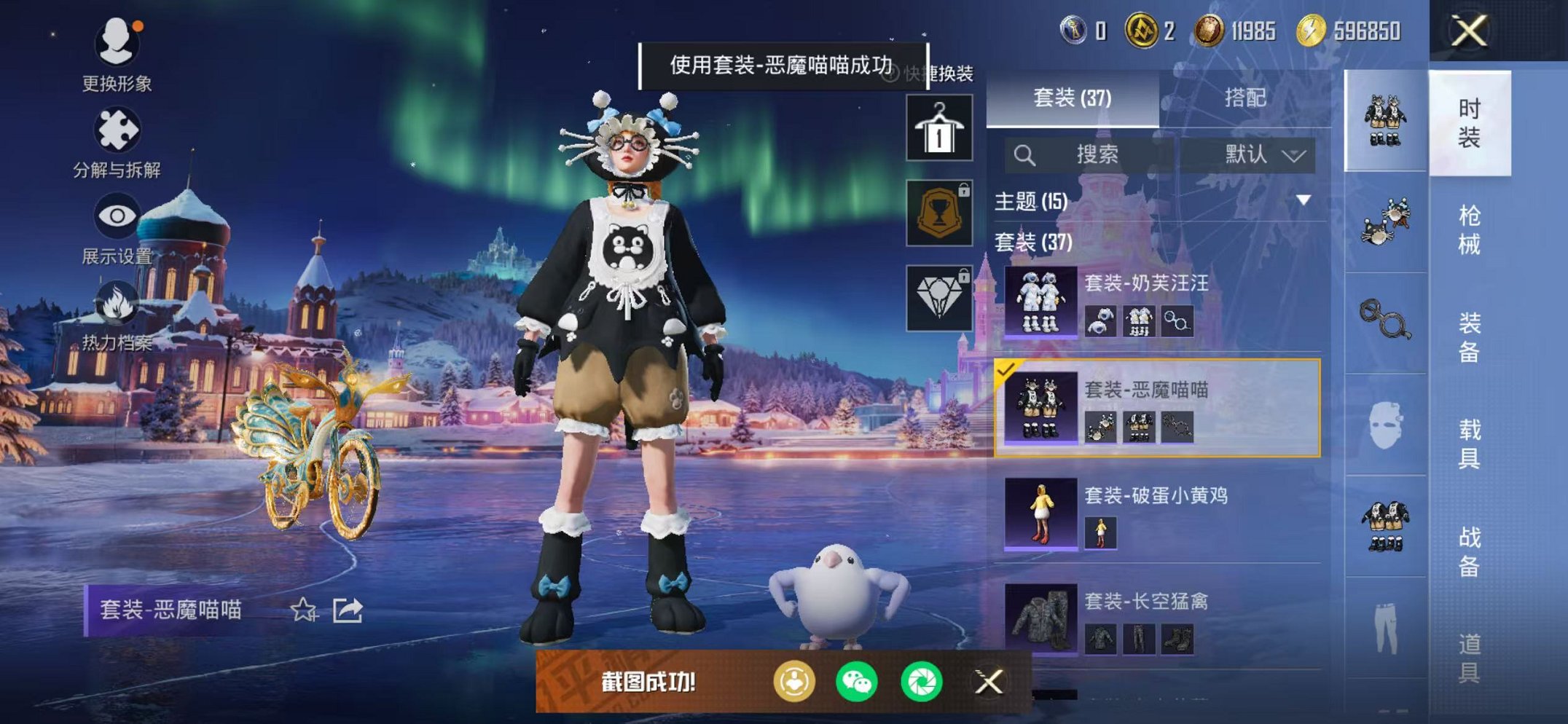Share the screenshot to WeChat
1568x724 pixels.
point(857,682)
